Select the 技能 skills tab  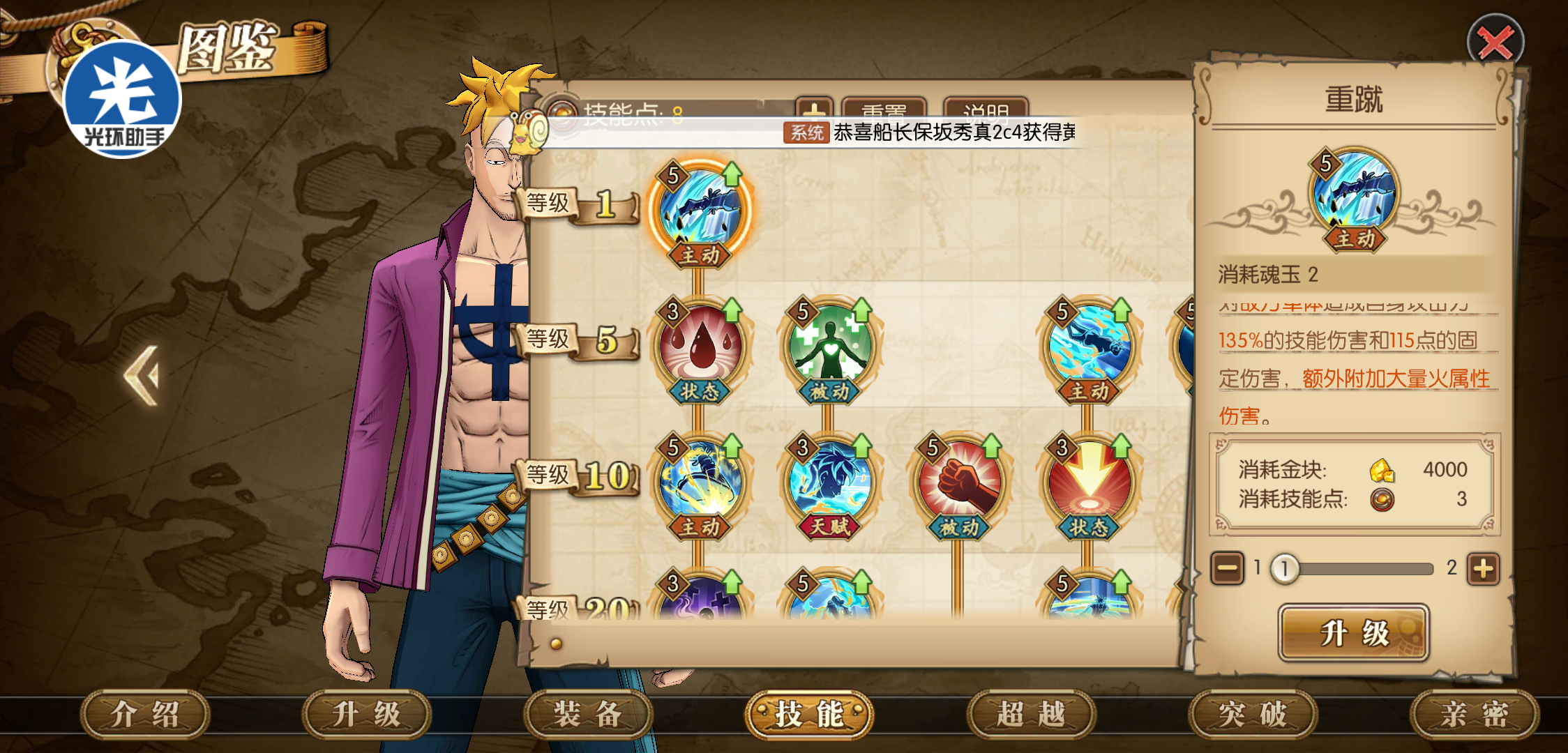809,715
